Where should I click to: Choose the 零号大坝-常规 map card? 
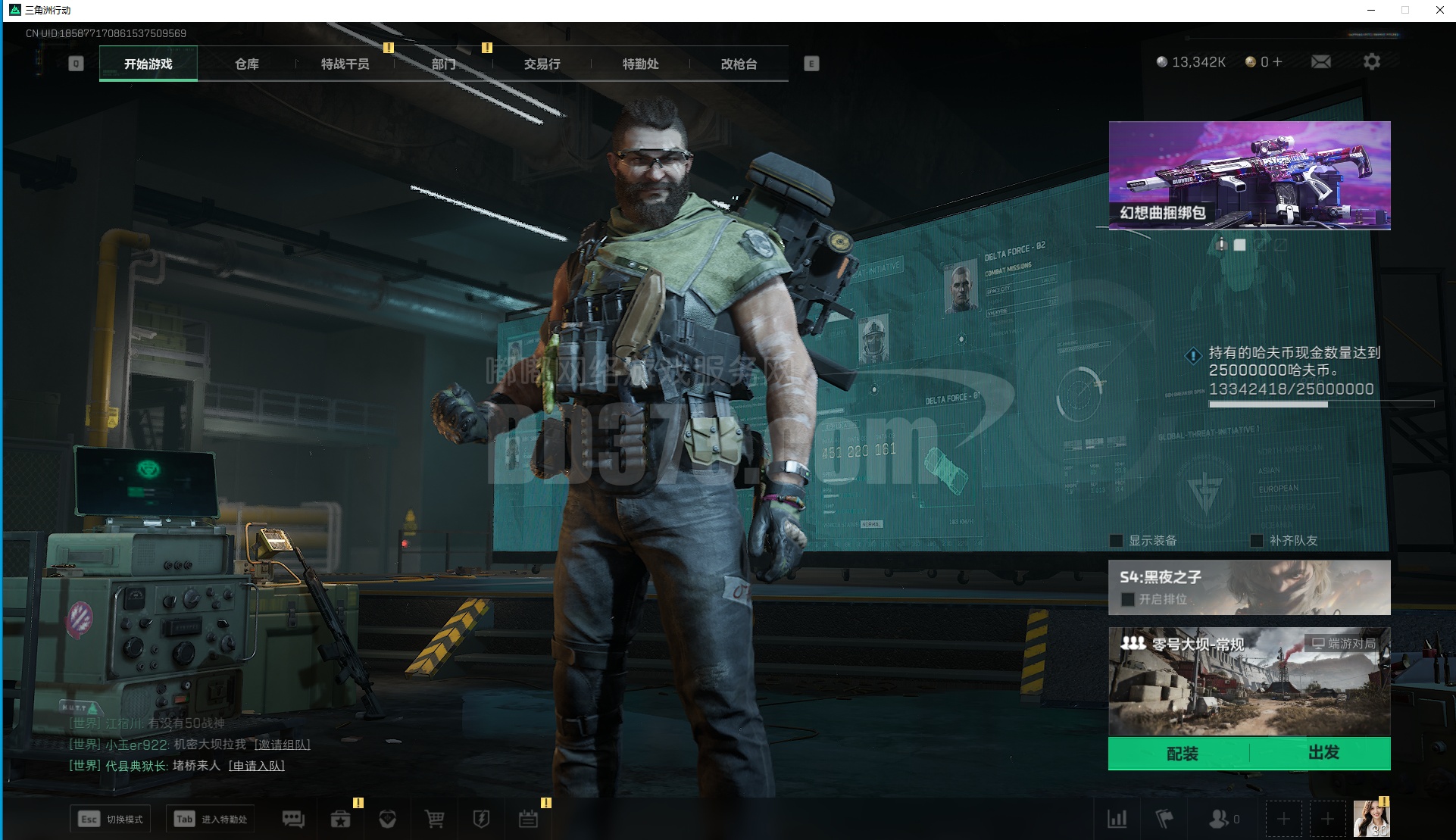pos(1249,682)
